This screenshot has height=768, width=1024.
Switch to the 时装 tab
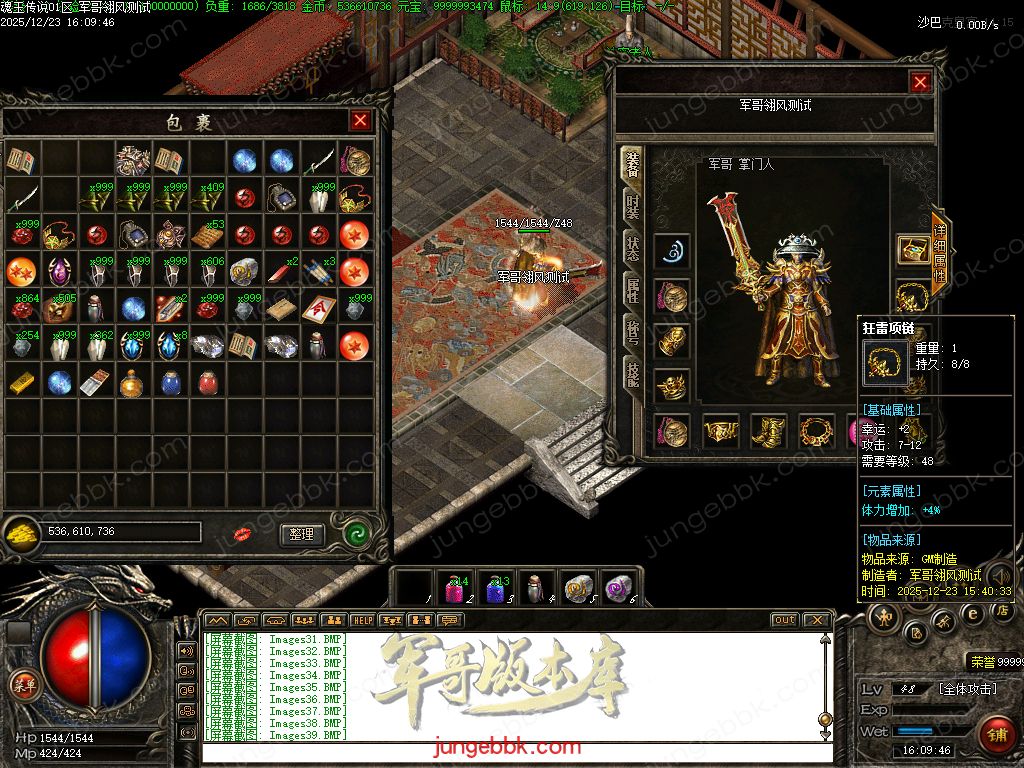click(x=633, y=206)
